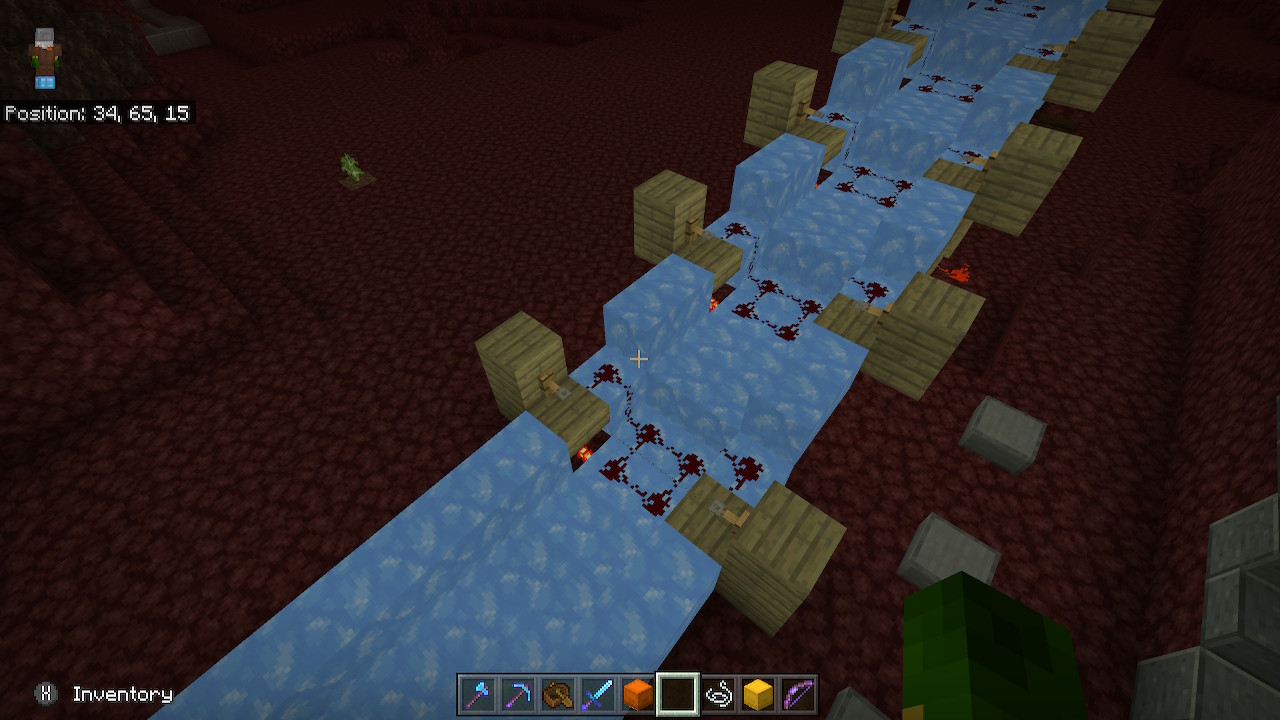1280x720 pixels.
Task: Pick the white lead item slot
Action: tap(718, 694)
